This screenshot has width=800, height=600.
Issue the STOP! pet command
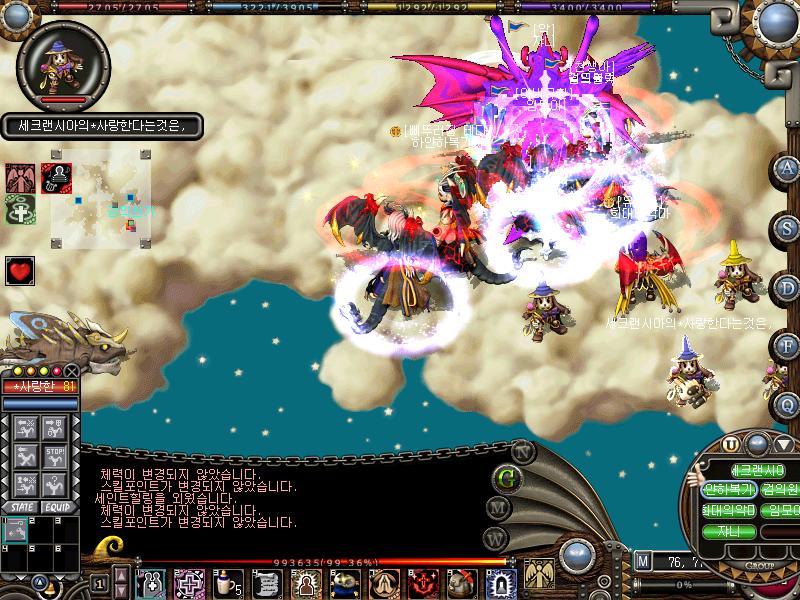[x=56, y=455]
